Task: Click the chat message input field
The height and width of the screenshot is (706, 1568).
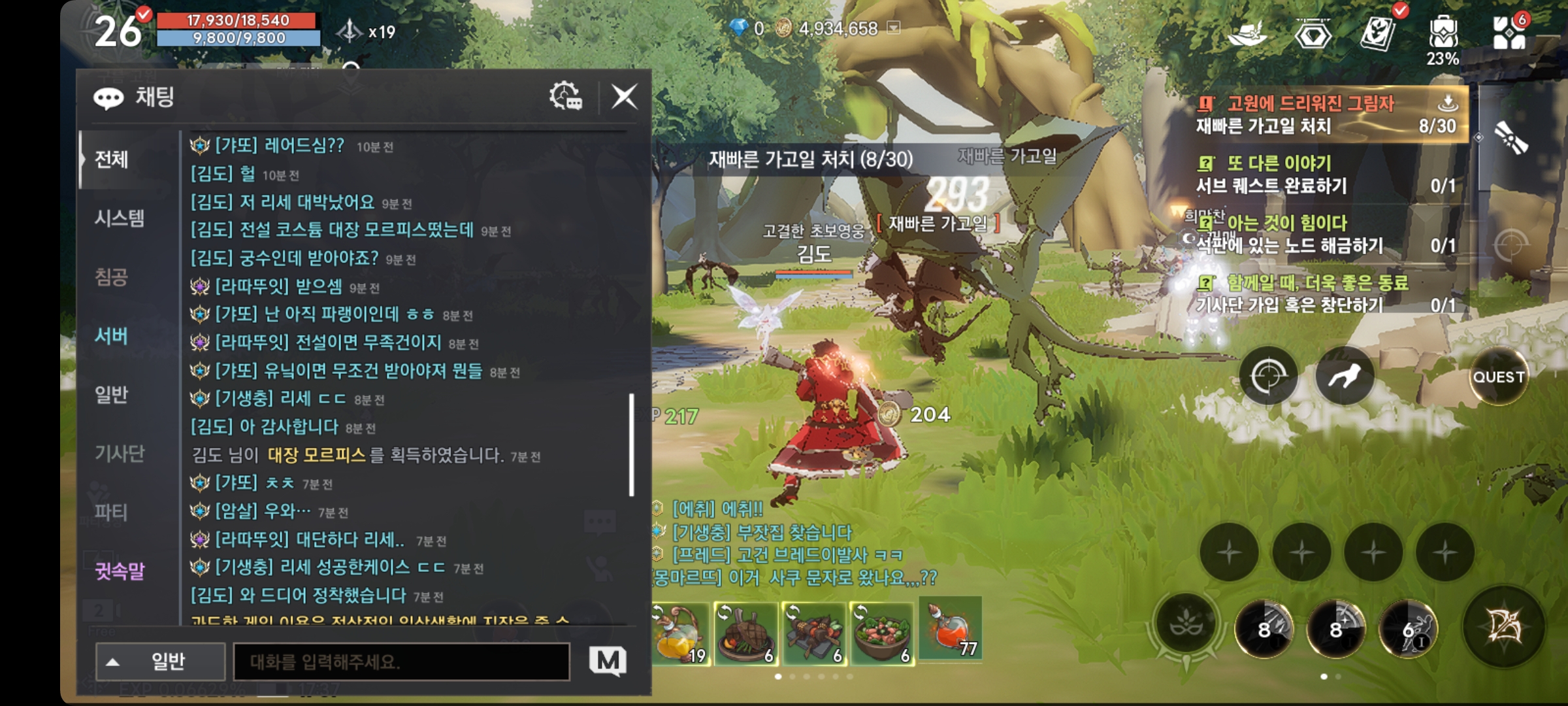Action: coord(401,662)
